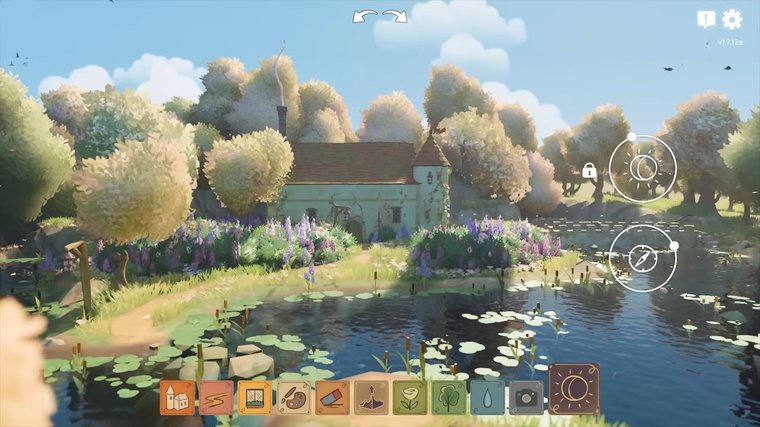Select the terrain raise tool
Image resolution: width=760 pixels, height=427 pixels.
pos(371,397)
